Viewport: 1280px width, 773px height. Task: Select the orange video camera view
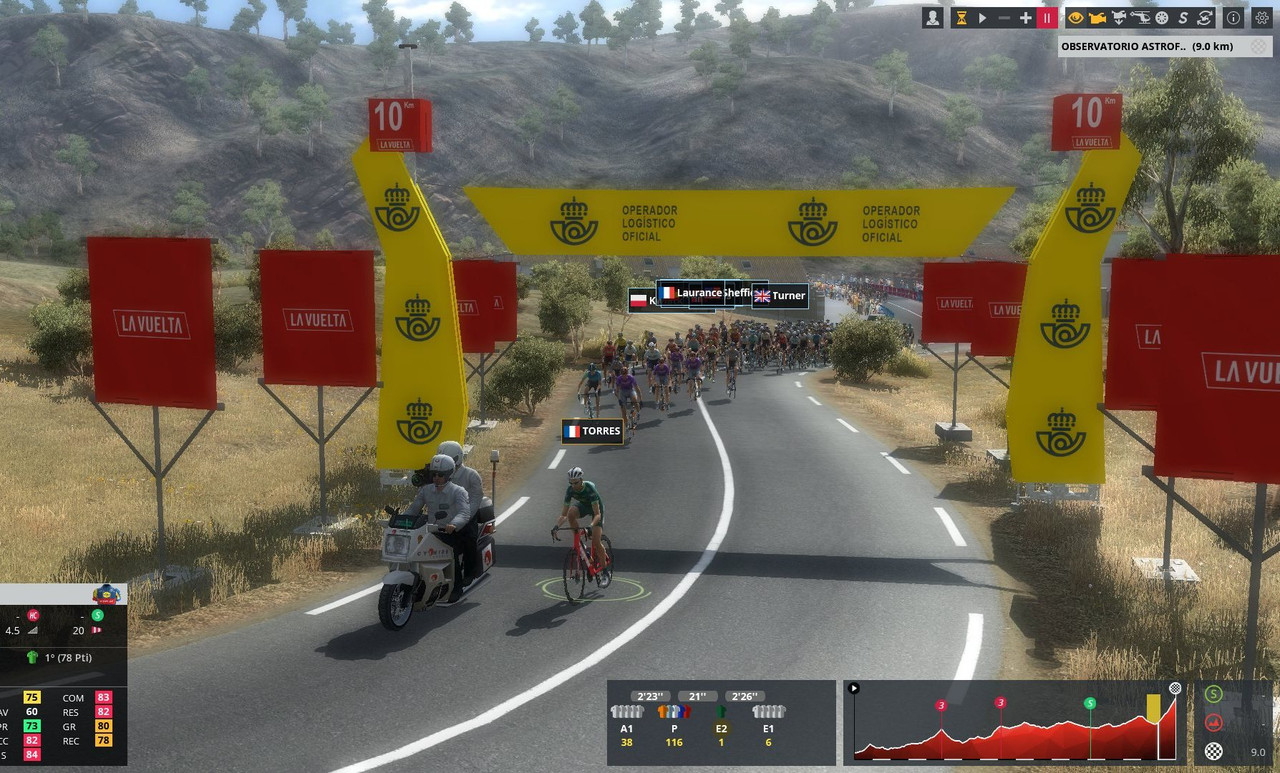[x=1097, y=18]
